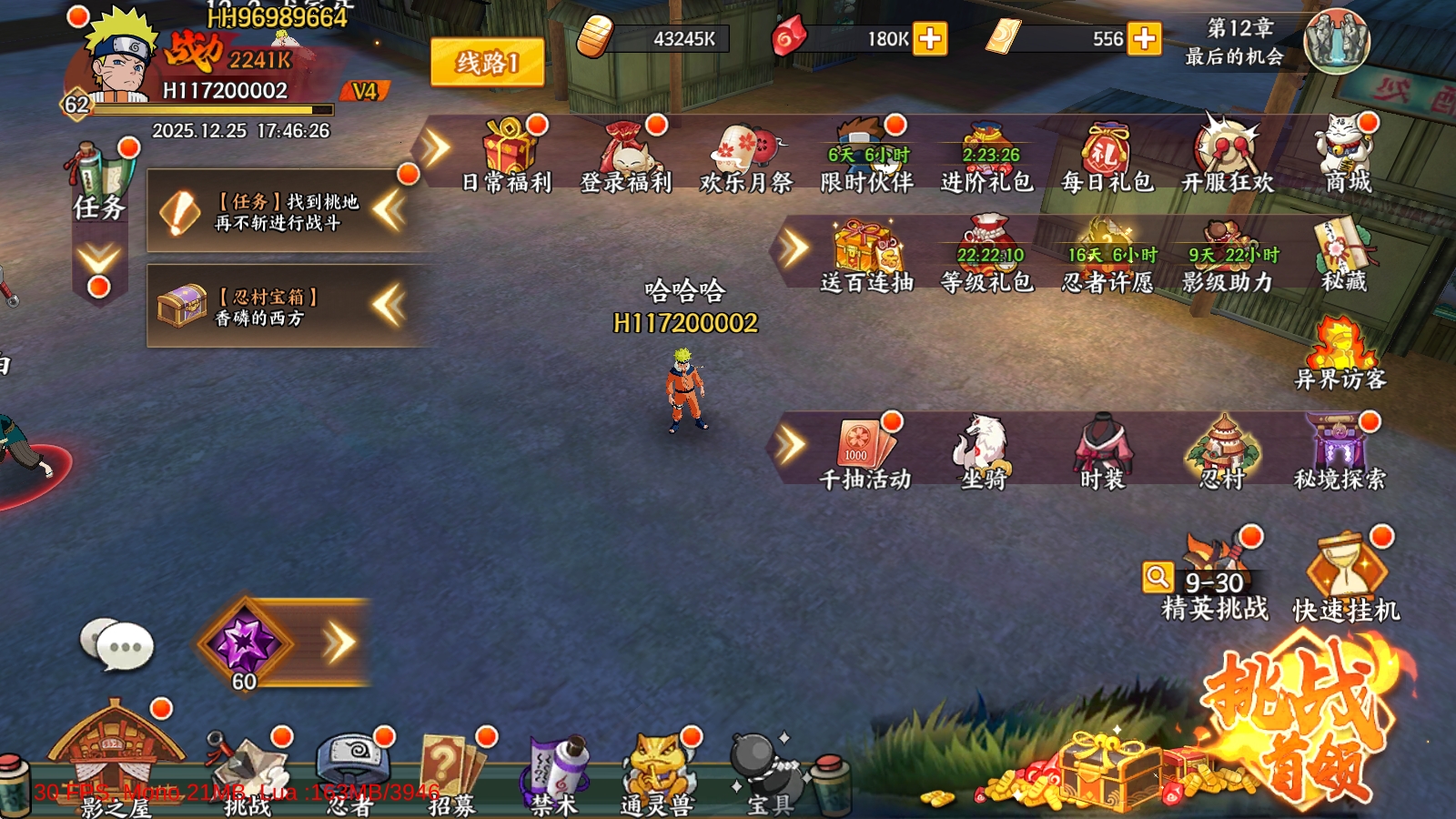Add more red gems with plus button
Image resolution: width=1456 pixels, height=819 pixels.
(x=930, y=39)
